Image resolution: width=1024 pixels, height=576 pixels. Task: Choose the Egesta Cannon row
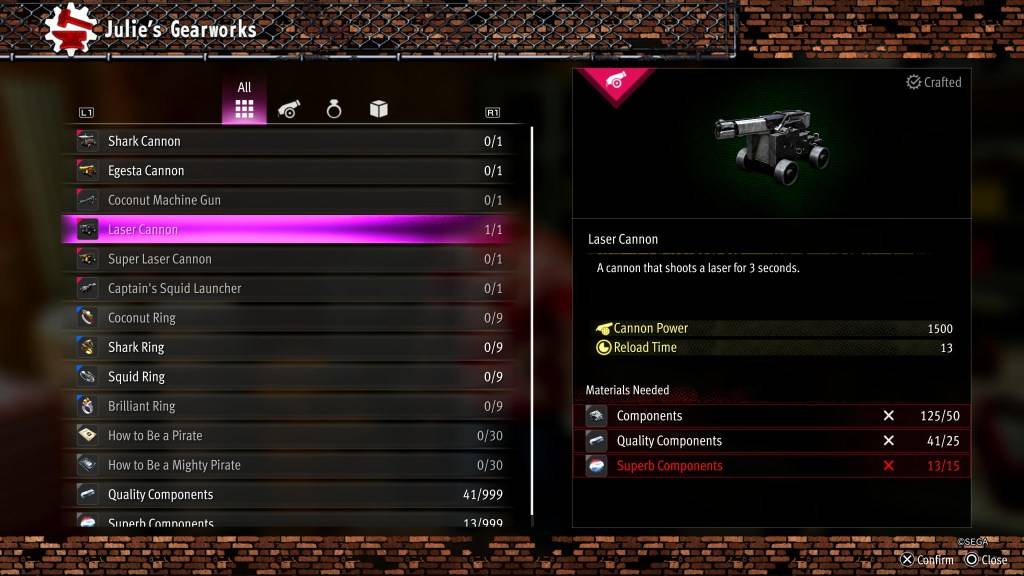tap(290, 171)
